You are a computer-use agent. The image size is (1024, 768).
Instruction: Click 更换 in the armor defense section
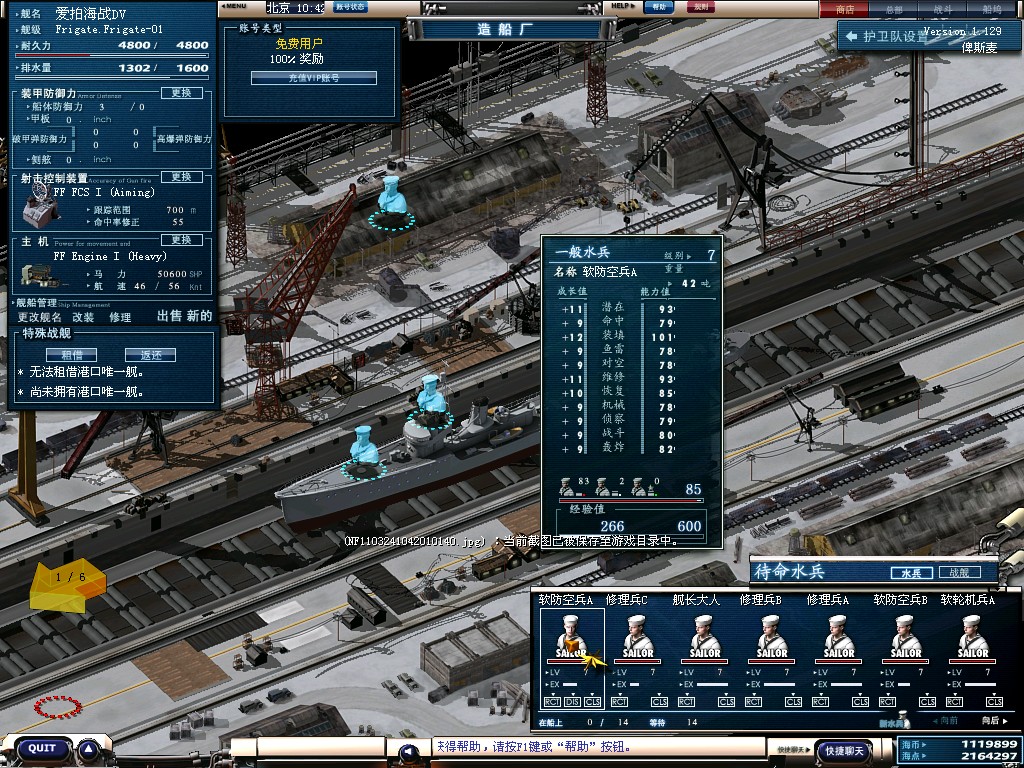tap(181, 93)
